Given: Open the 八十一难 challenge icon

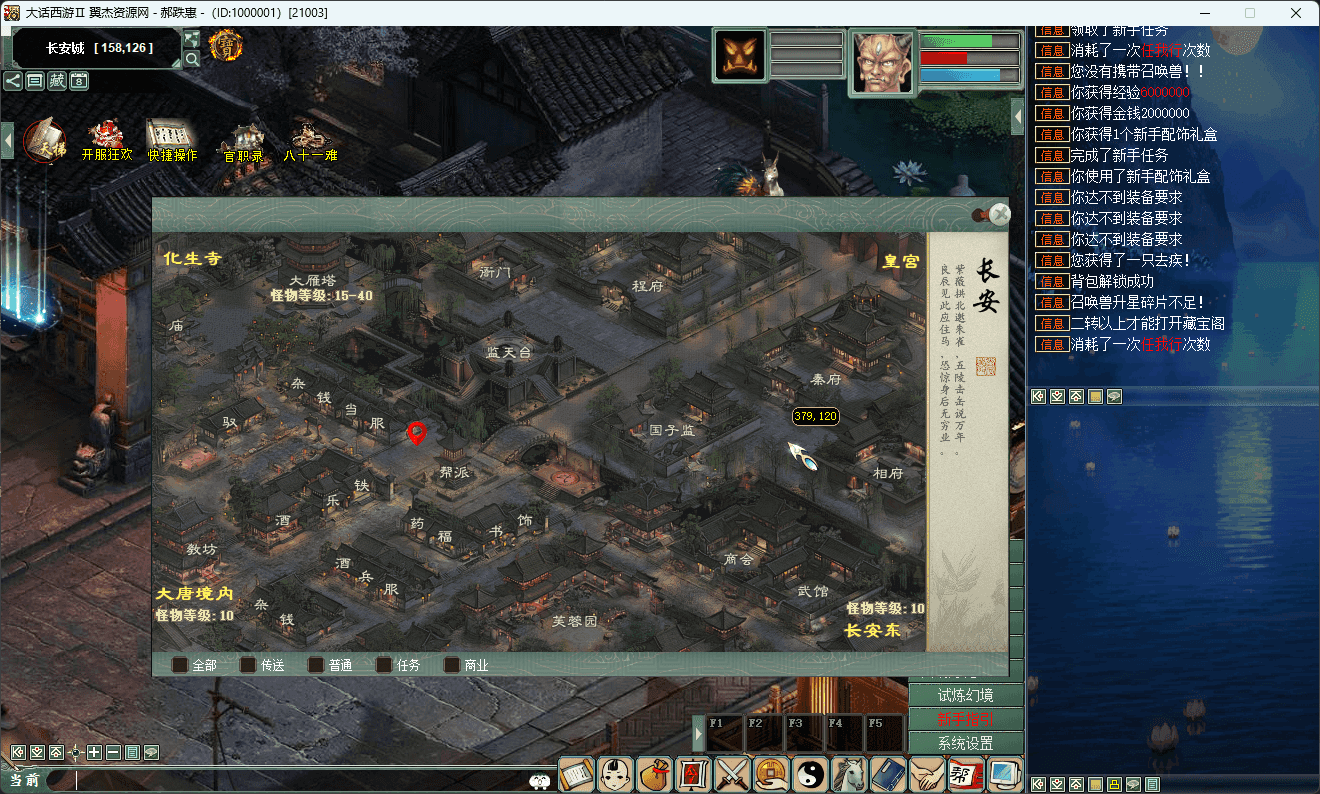Looking at the screenshot, I should point(310,139).
